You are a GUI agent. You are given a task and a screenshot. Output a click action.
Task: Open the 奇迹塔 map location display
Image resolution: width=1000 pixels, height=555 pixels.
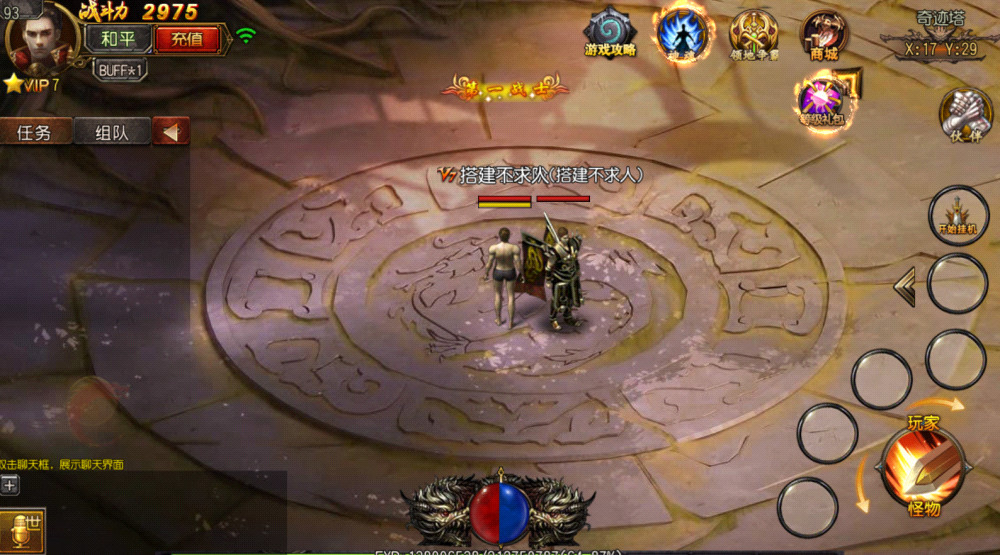click(x=938, y=35)
